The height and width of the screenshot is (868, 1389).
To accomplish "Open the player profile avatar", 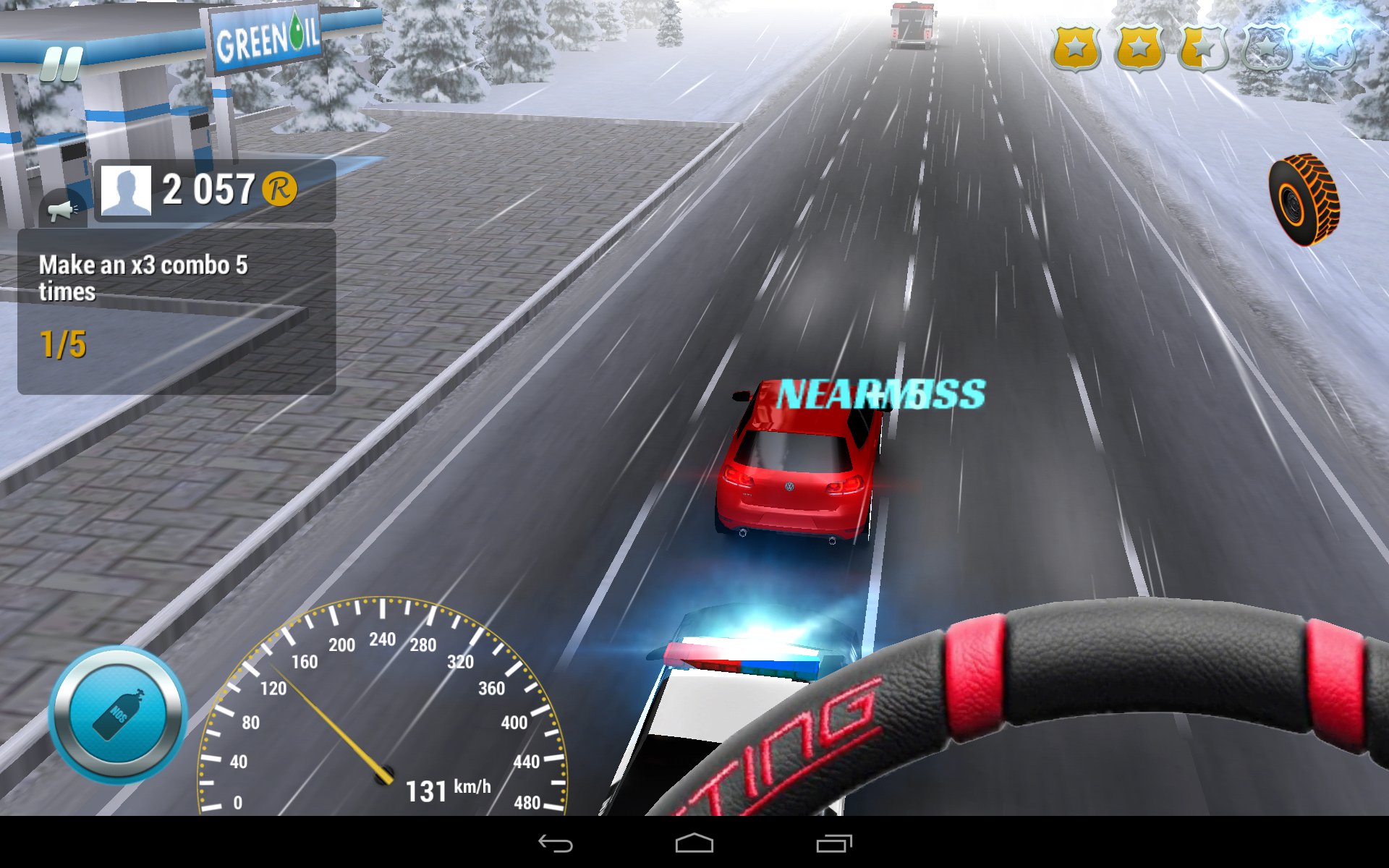I will click(x=126, y=190).
